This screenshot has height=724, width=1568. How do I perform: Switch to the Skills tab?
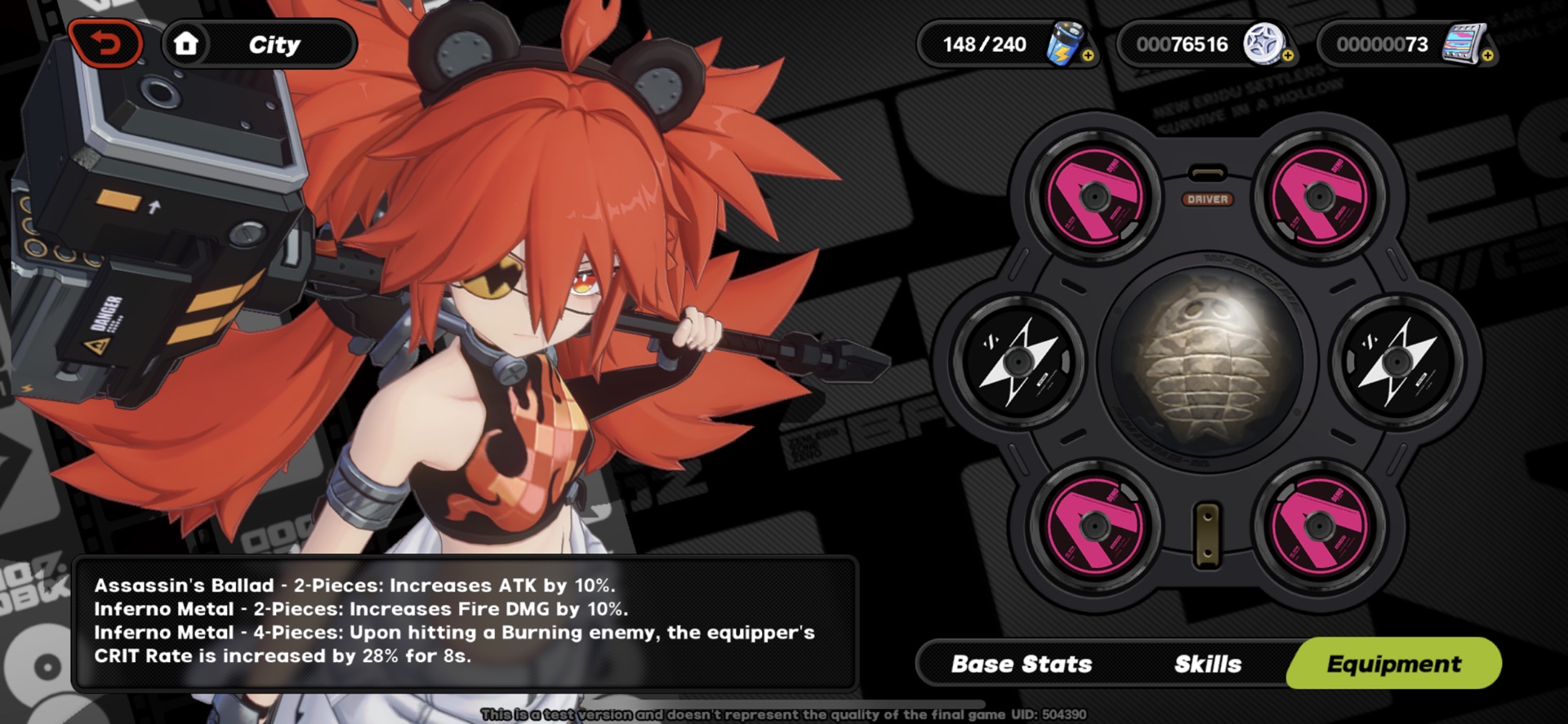(x=1208, y=664)
